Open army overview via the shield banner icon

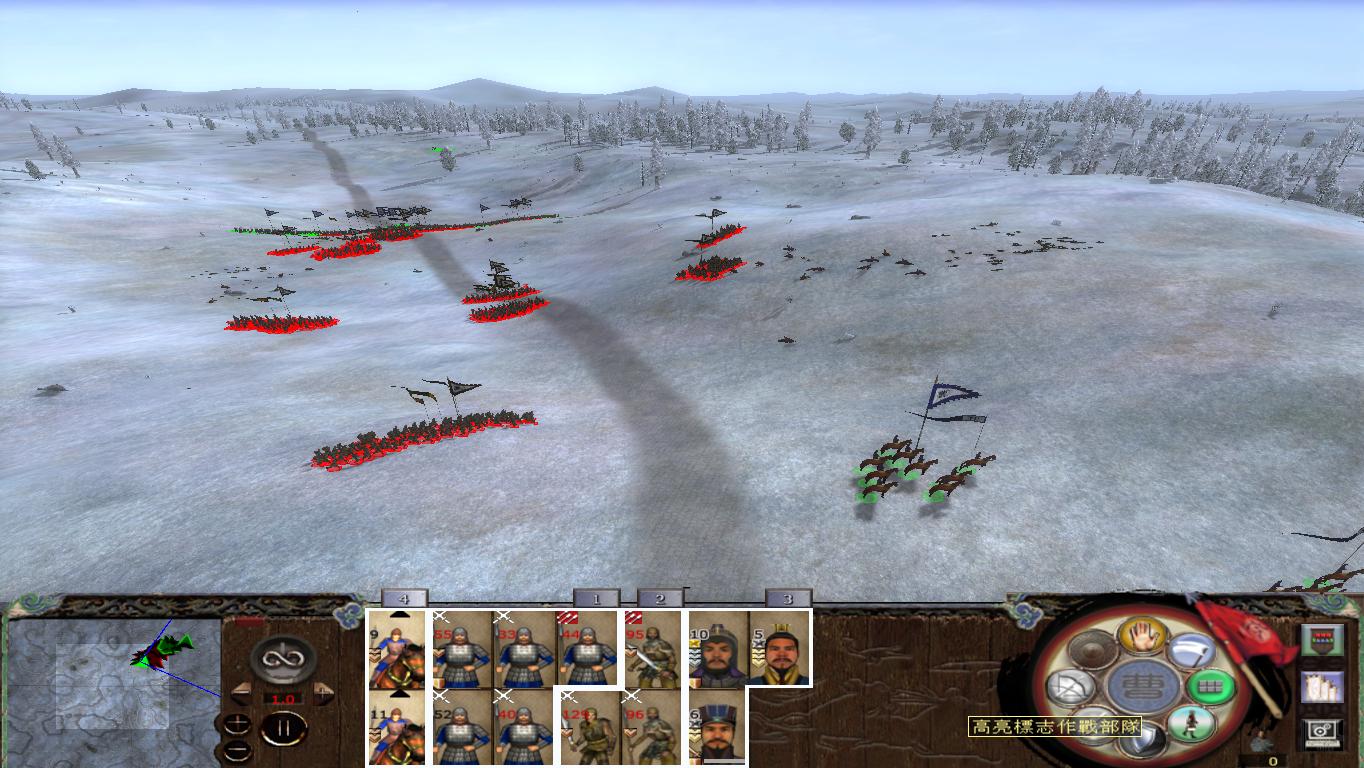[x=1321, y=639]
